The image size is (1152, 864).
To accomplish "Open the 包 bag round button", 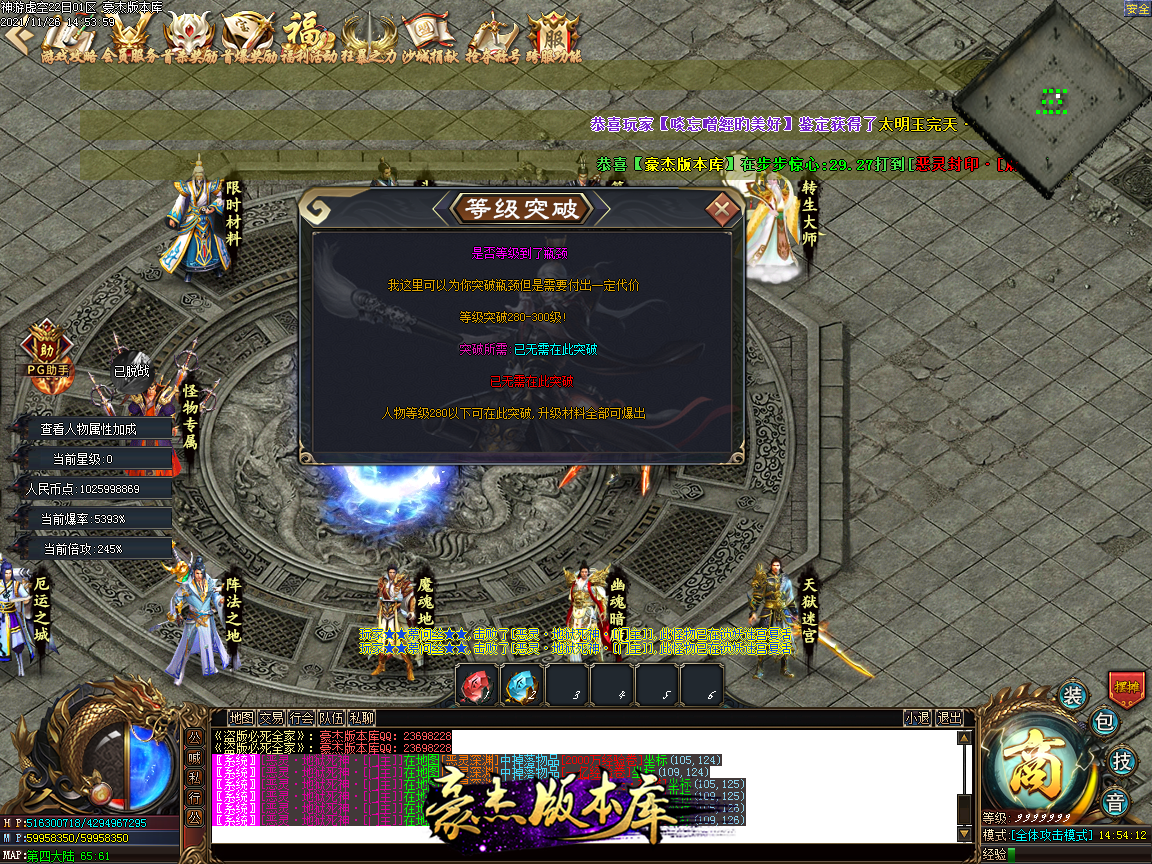I will coord(1103,721).
